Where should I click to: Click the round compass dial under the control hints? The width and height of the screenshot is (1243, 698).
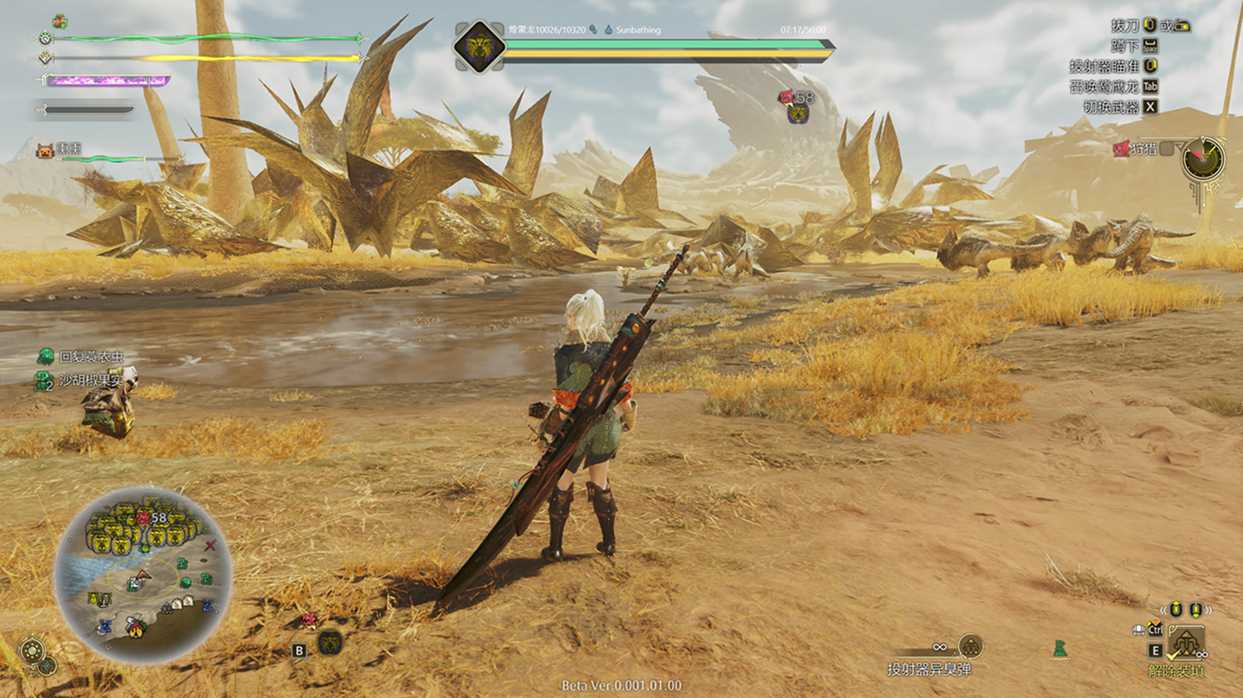pyautogui.click(x=1202, y=159)
